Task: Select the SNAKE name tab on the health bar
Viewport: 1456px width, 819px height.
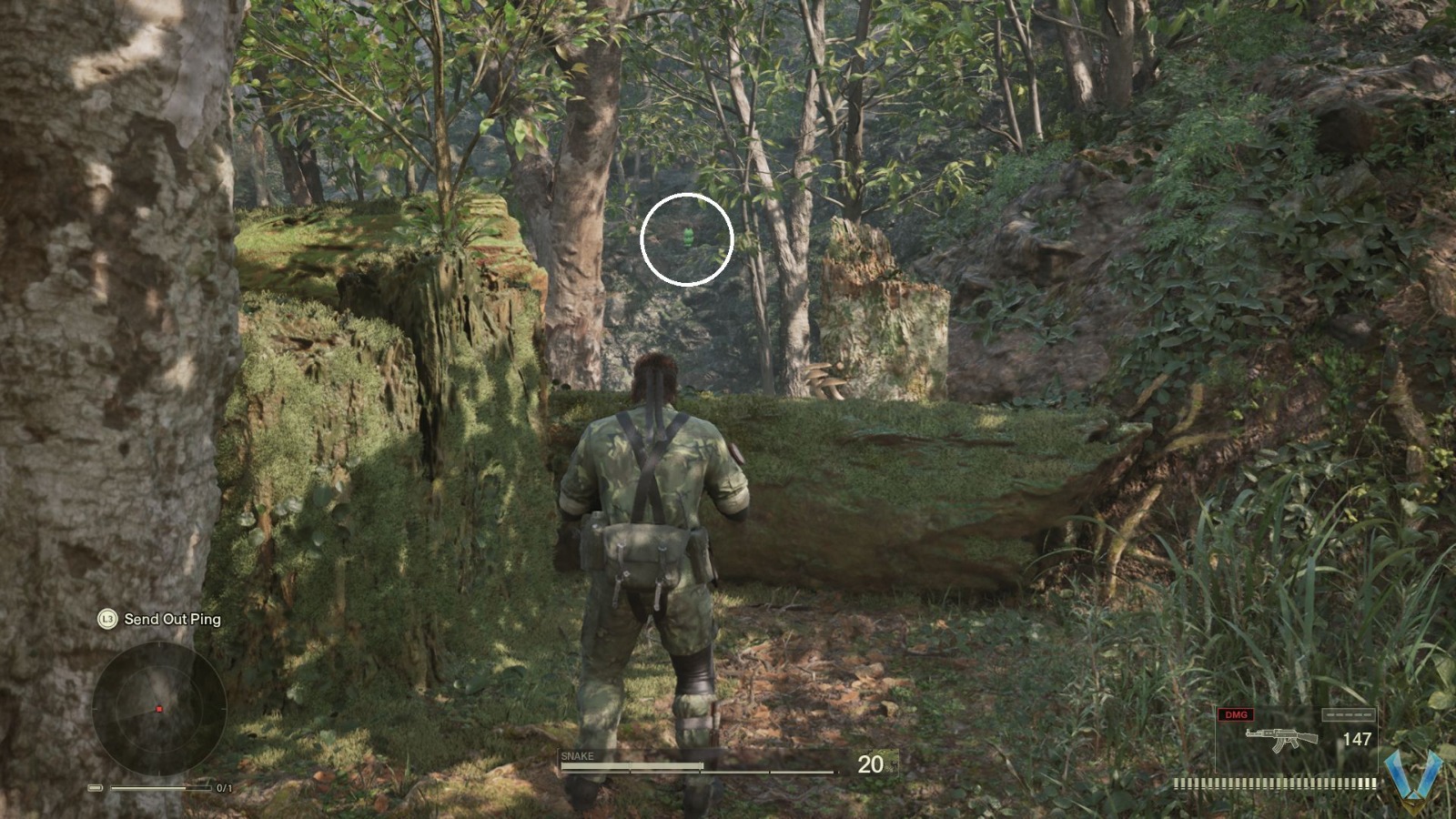Action: click(579, 755)
